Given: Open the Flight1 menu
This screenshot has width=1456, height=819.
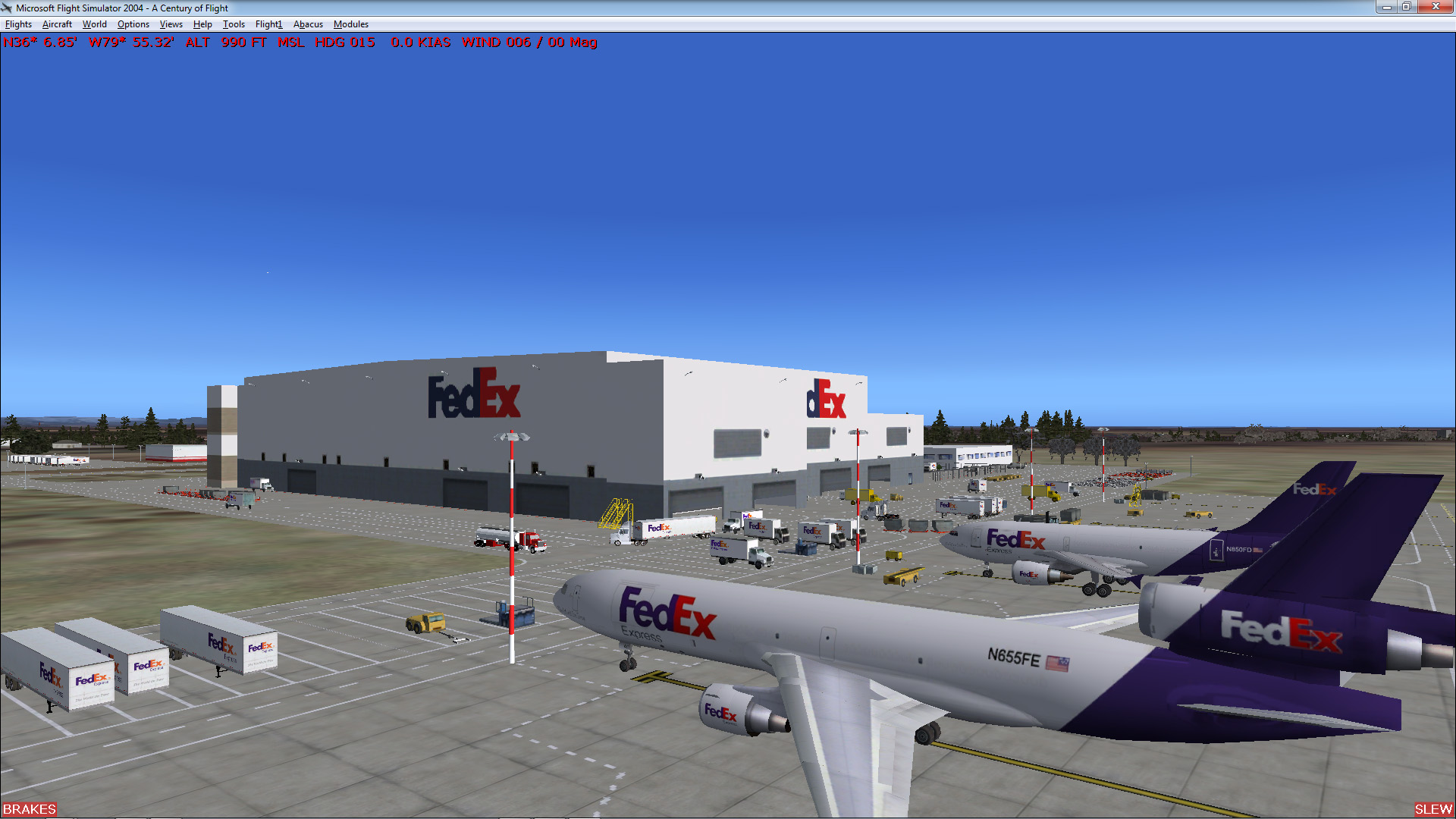Looking at the screenshot, I should (268, 24).
